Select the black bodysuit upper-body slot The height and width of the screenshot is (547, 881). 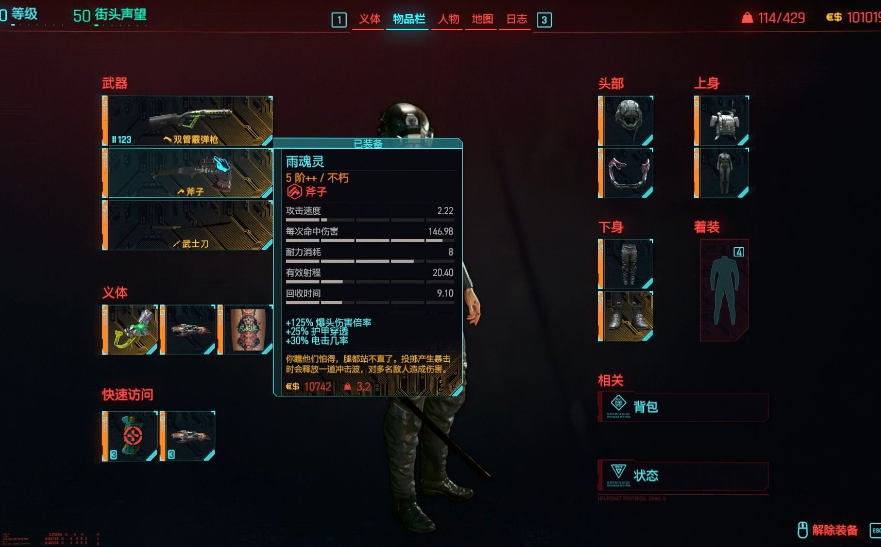click(x=724, y=173)
